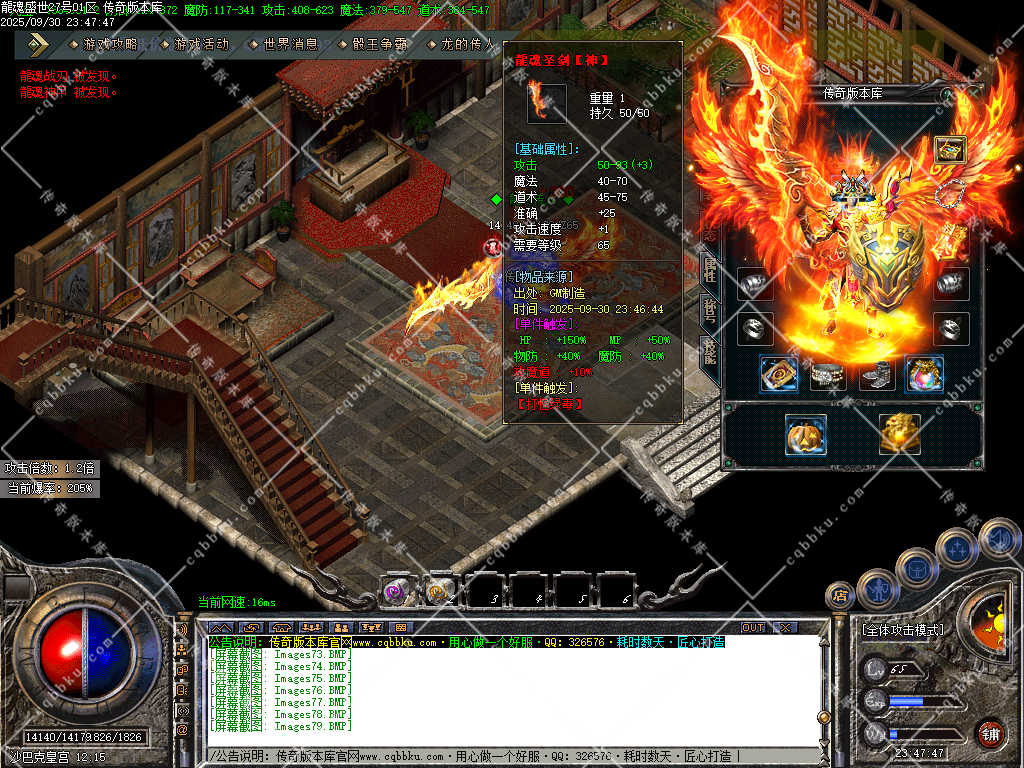Open the treasure chest icon in character panel
This screenshot has width=1024, height=768.
pyautogui.click(x=949, y=150)
